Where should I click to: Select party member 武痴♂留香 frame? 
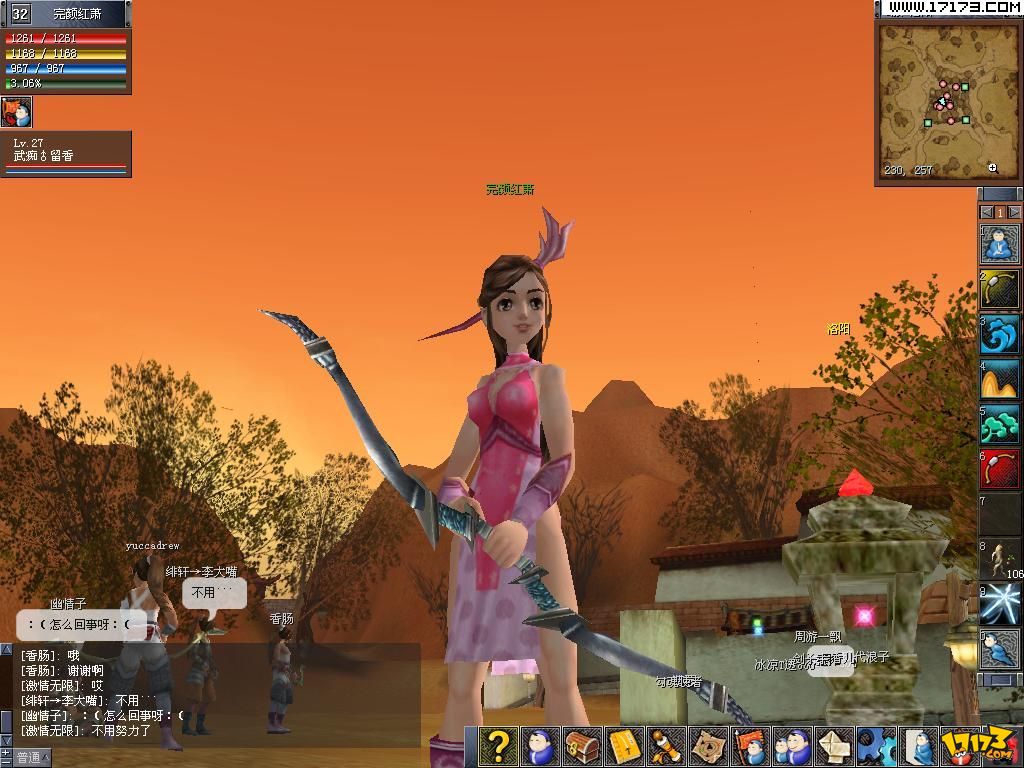pos(66,153)
